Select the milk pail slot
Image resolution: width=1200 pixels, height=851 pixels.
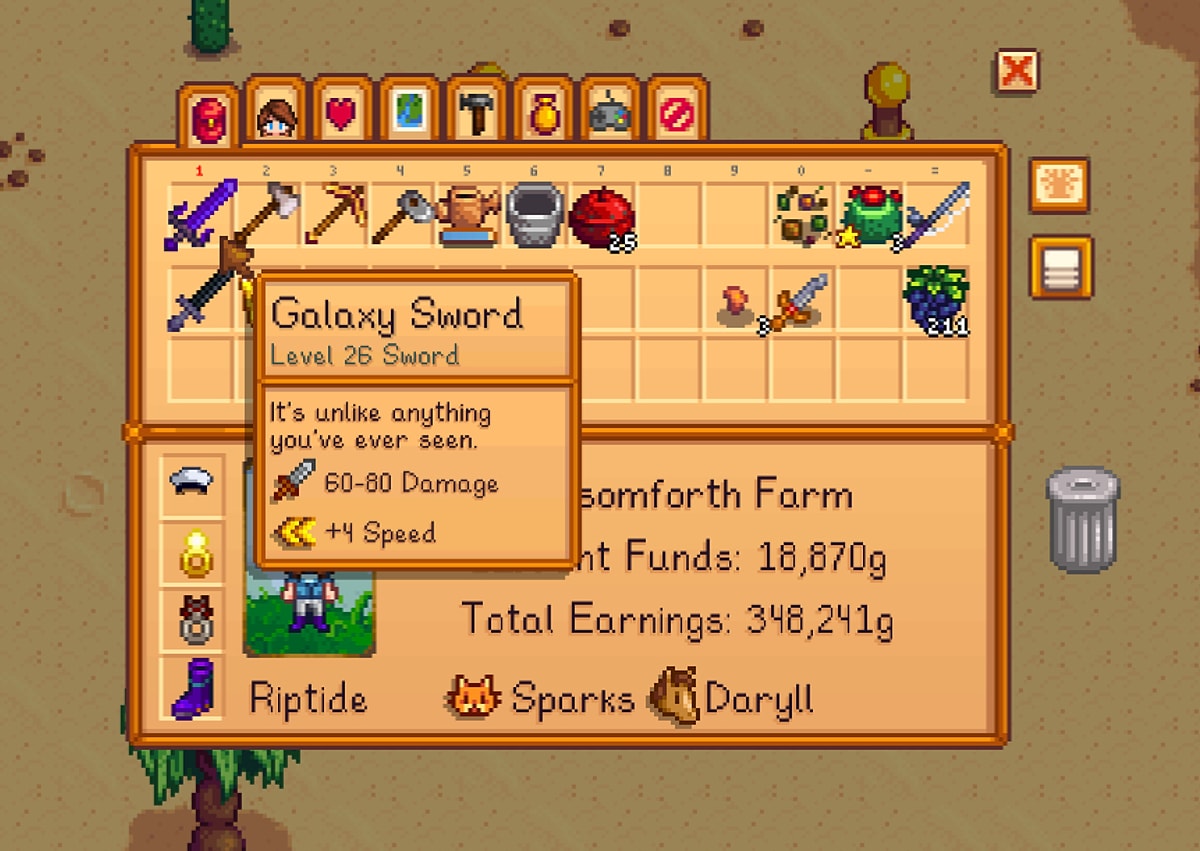[535, 213]
